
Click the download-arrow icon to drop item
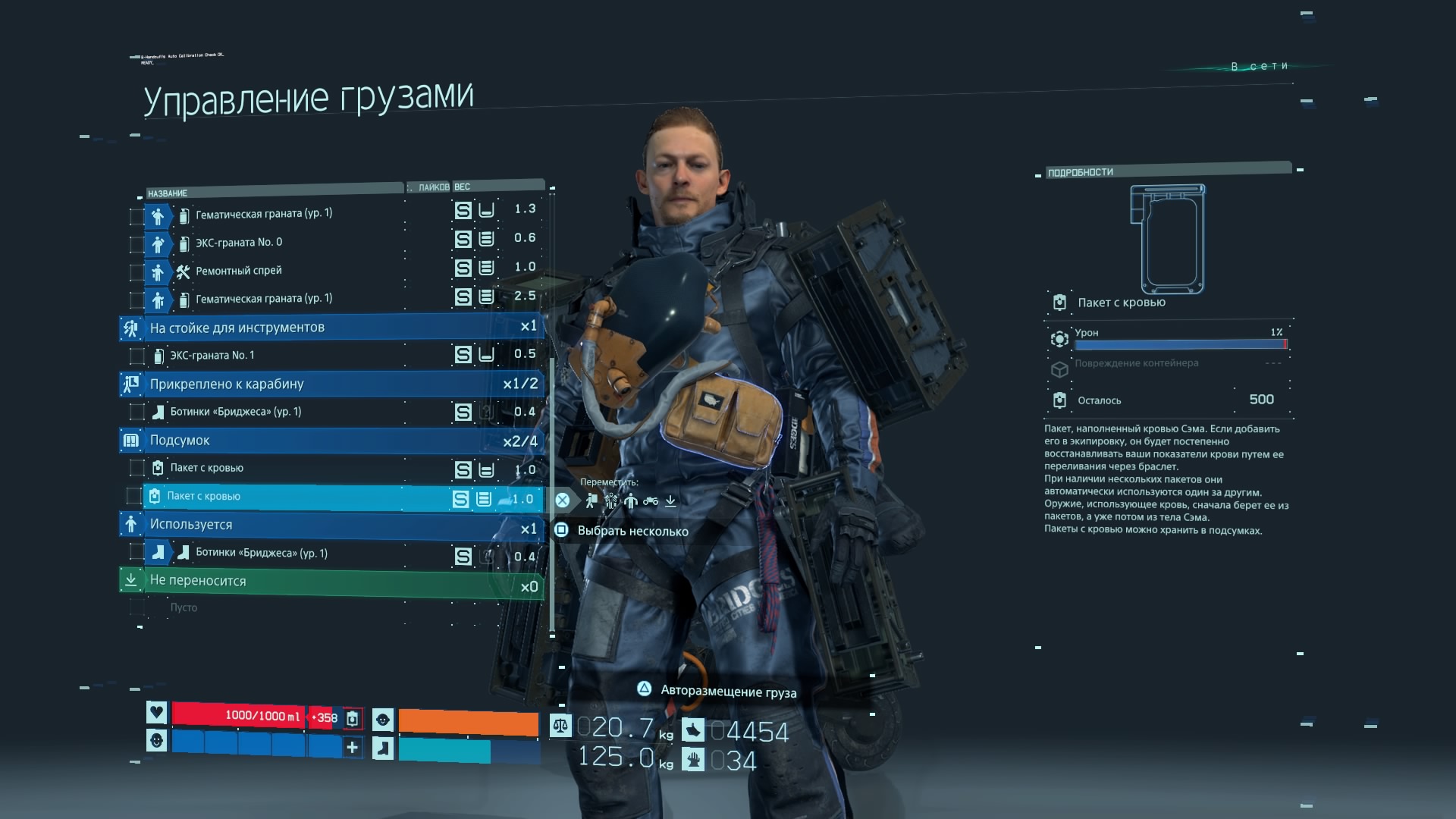(x=670, y=500)
